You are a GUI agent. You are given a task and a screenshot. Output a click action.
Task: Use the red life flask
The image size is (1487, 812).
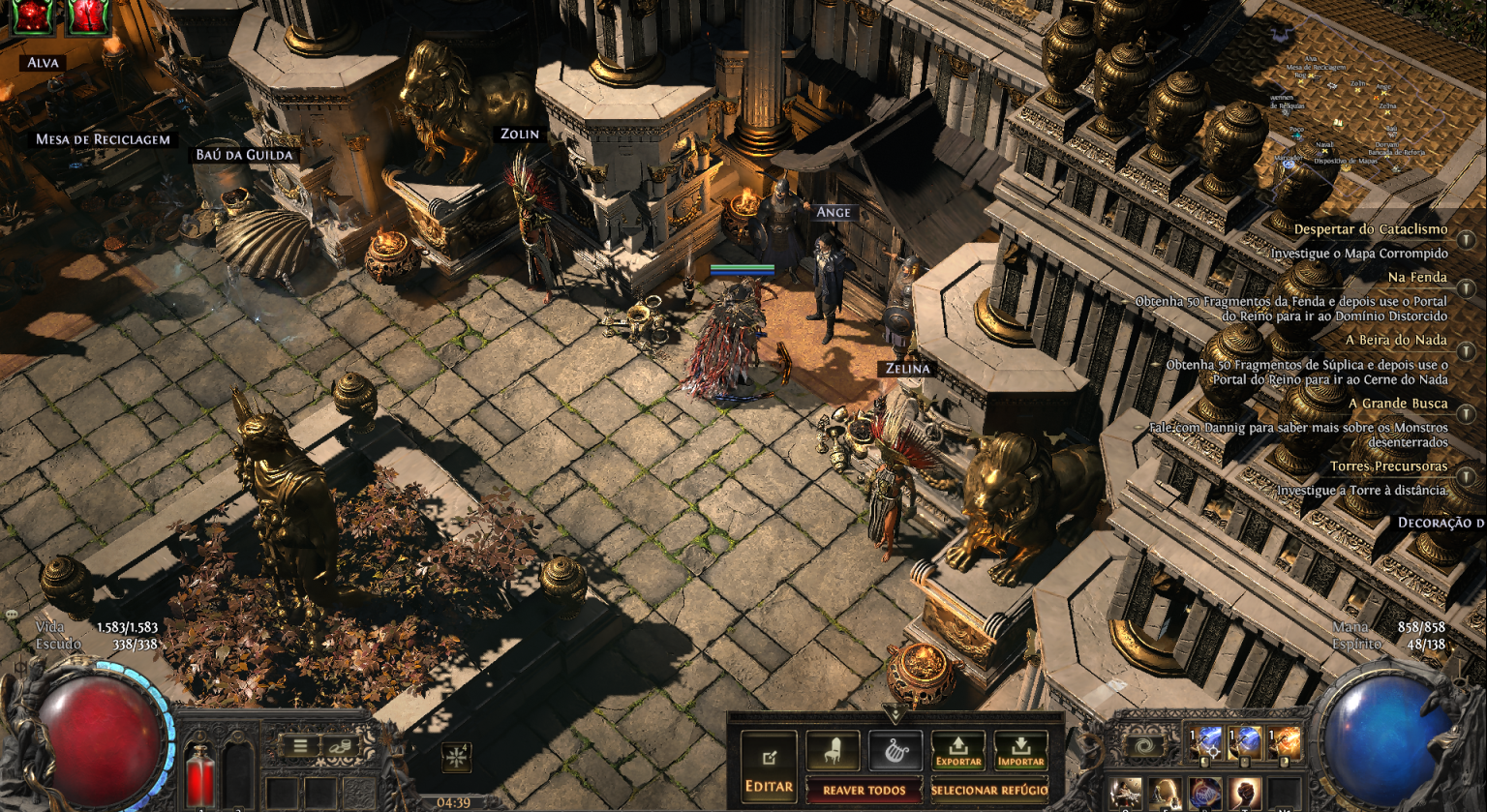click(200, 775)
